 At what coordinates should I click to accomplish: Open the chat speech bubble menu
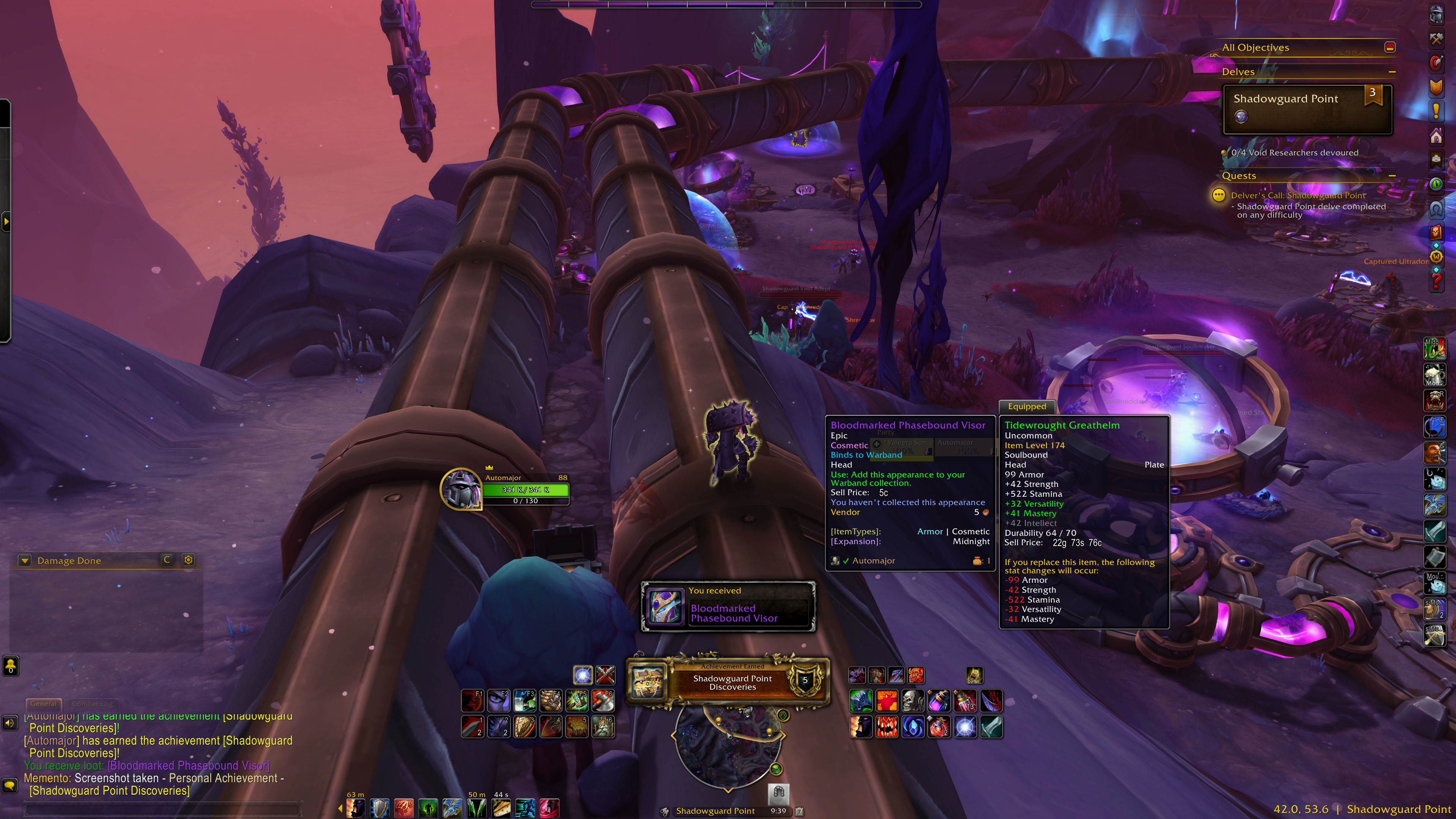[x=9, y=785]
